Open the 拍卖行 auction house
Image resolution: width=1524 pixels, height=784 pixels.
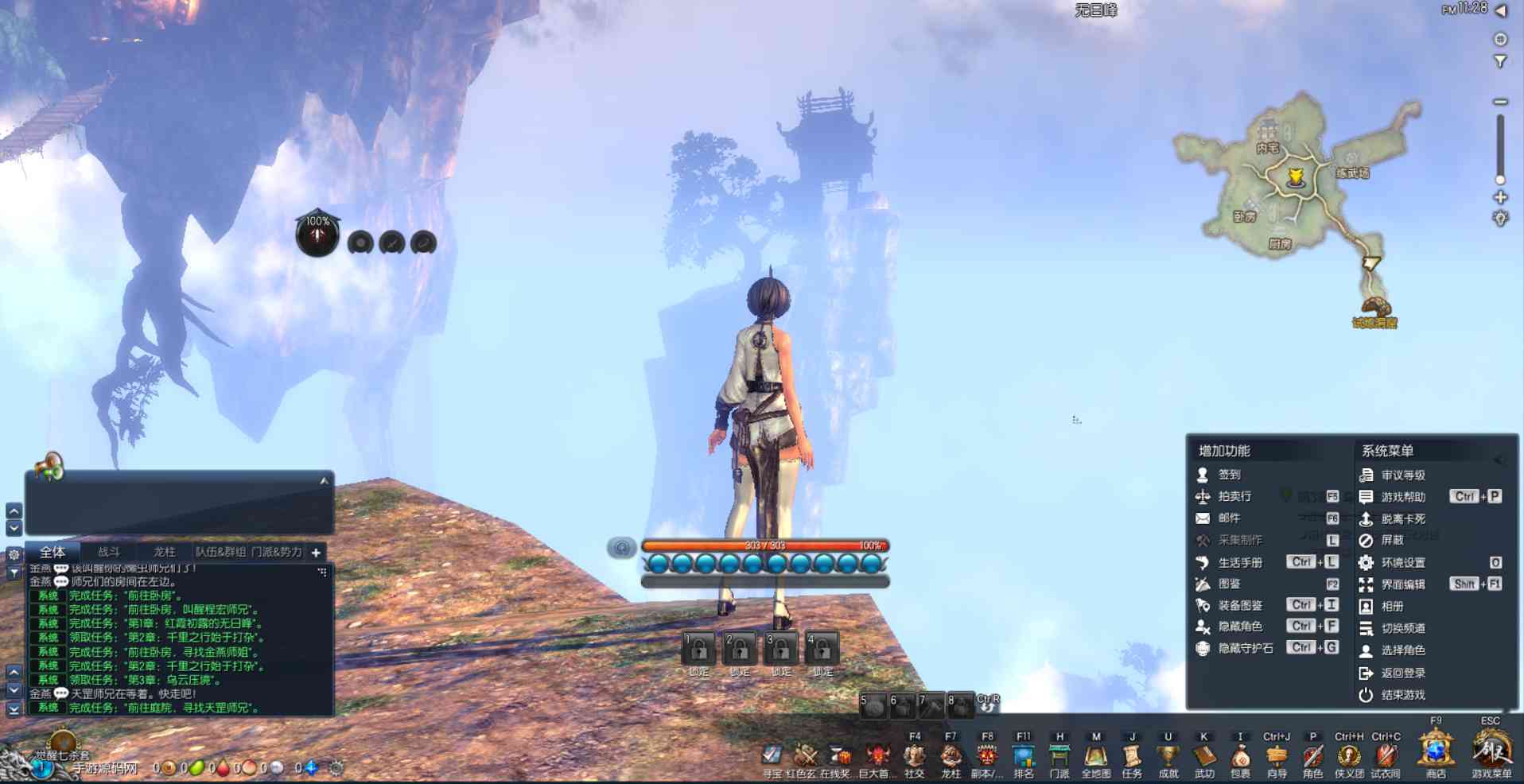(1234, 496)
